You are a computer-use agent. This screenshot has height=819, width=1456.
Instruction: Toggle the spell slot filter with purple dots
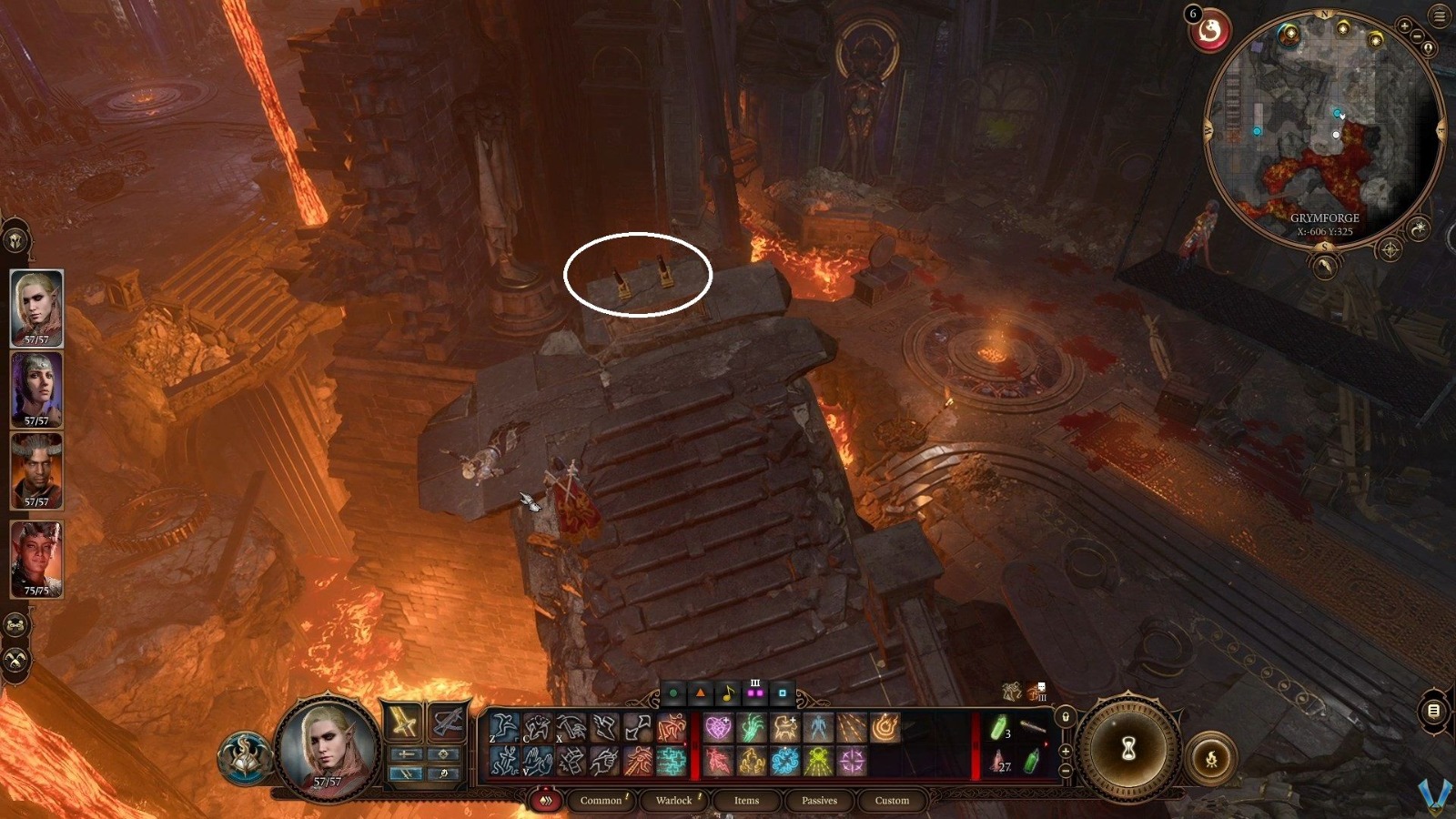click(755, 693)
